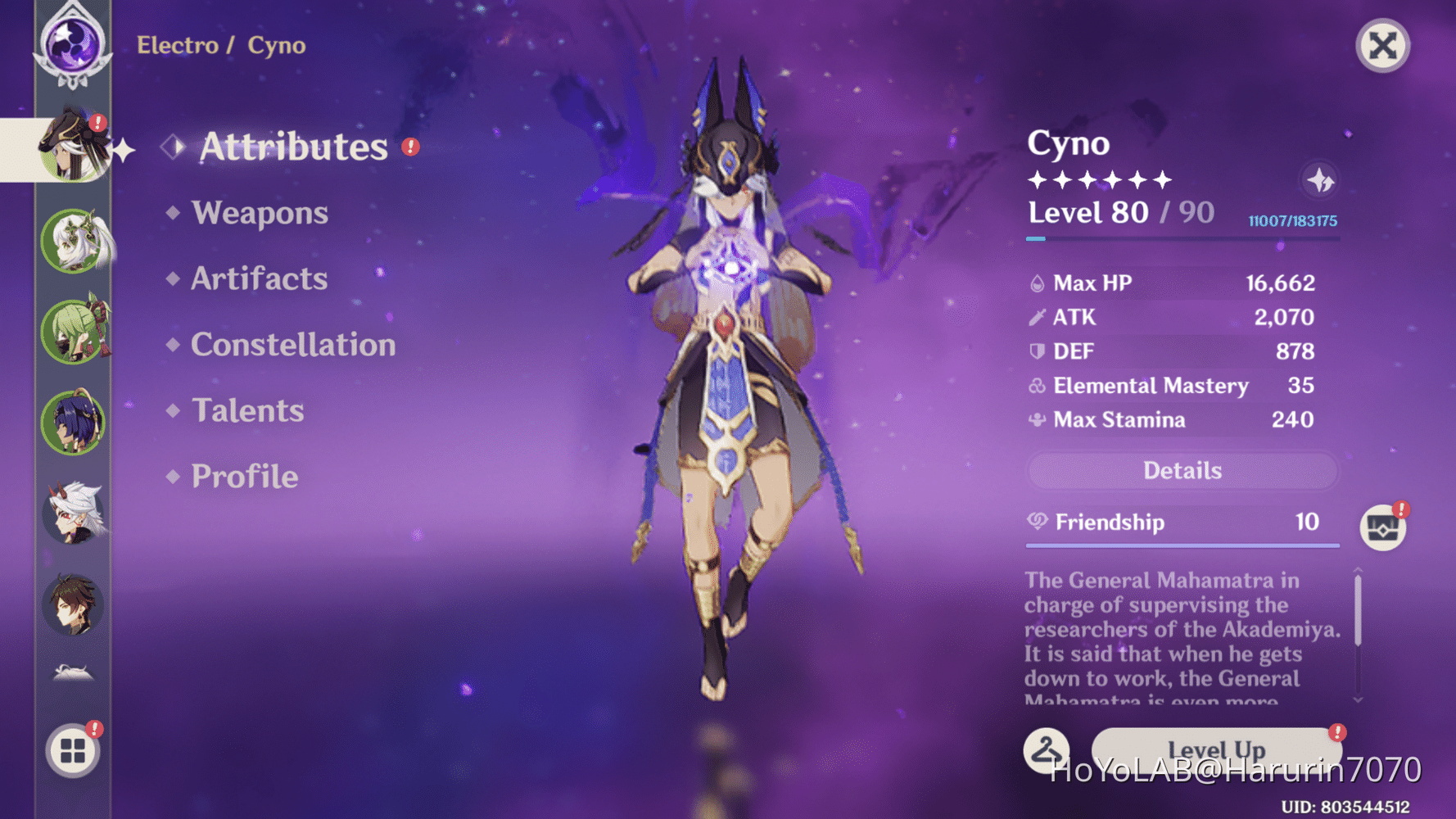
Task: Open the Artifacts section
Action: pos(257,279)
